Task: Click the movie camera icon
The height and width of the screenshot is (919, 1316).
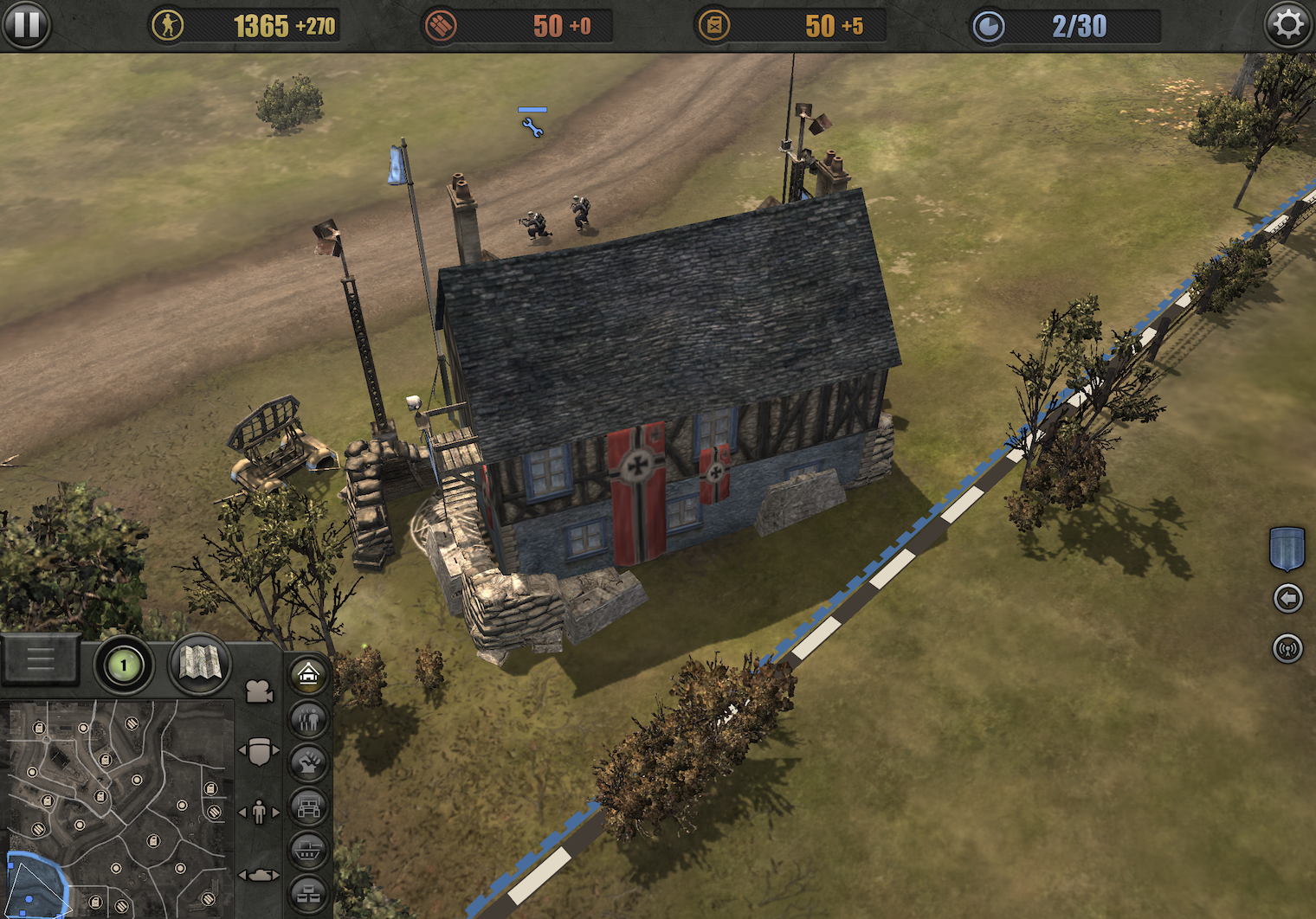Action: 259,692
